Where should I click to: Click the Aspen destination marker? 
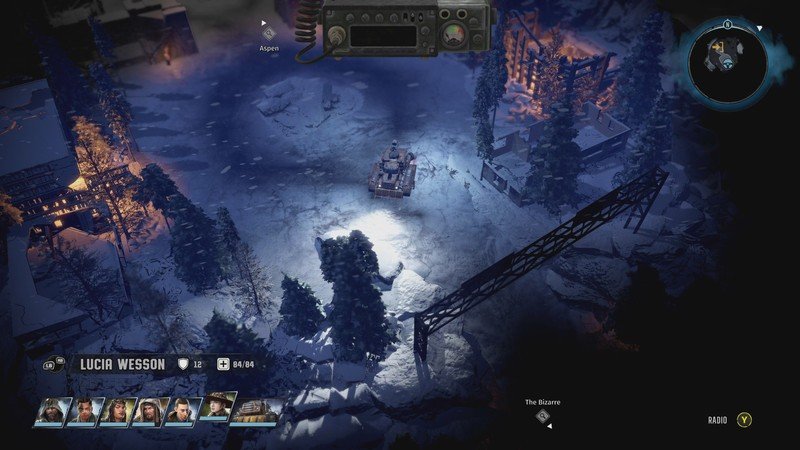268,33
